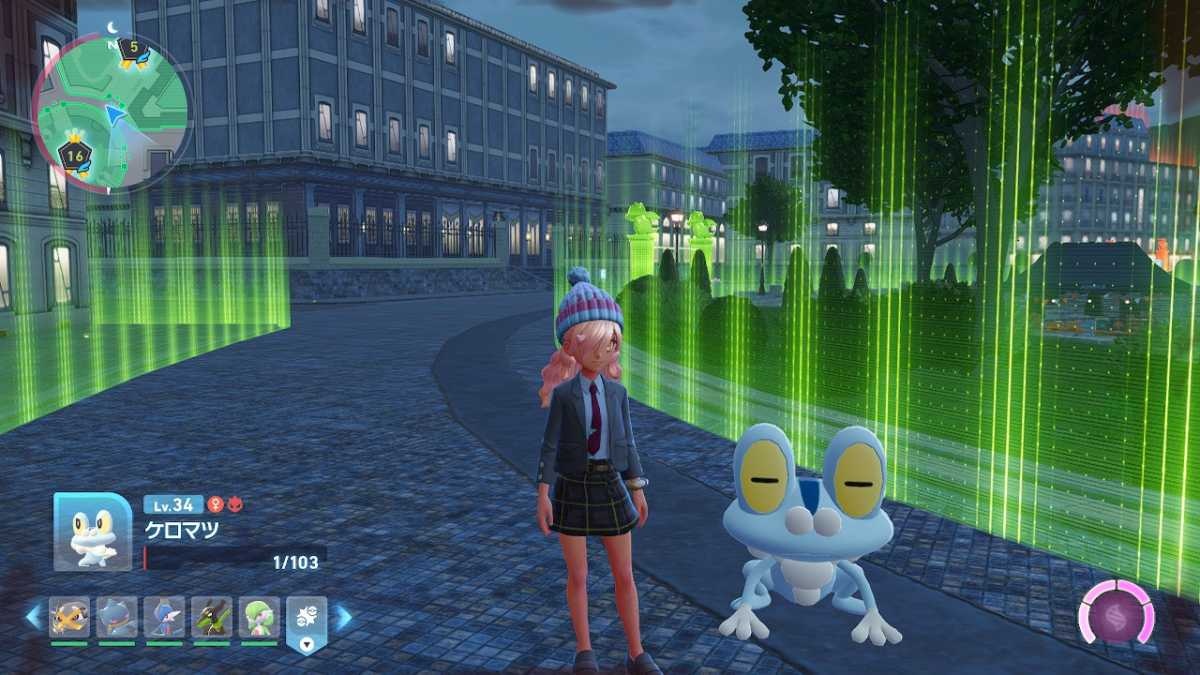Open the circular minimap
This screenshot has width=1200, height=675.
tap(112, 113)
